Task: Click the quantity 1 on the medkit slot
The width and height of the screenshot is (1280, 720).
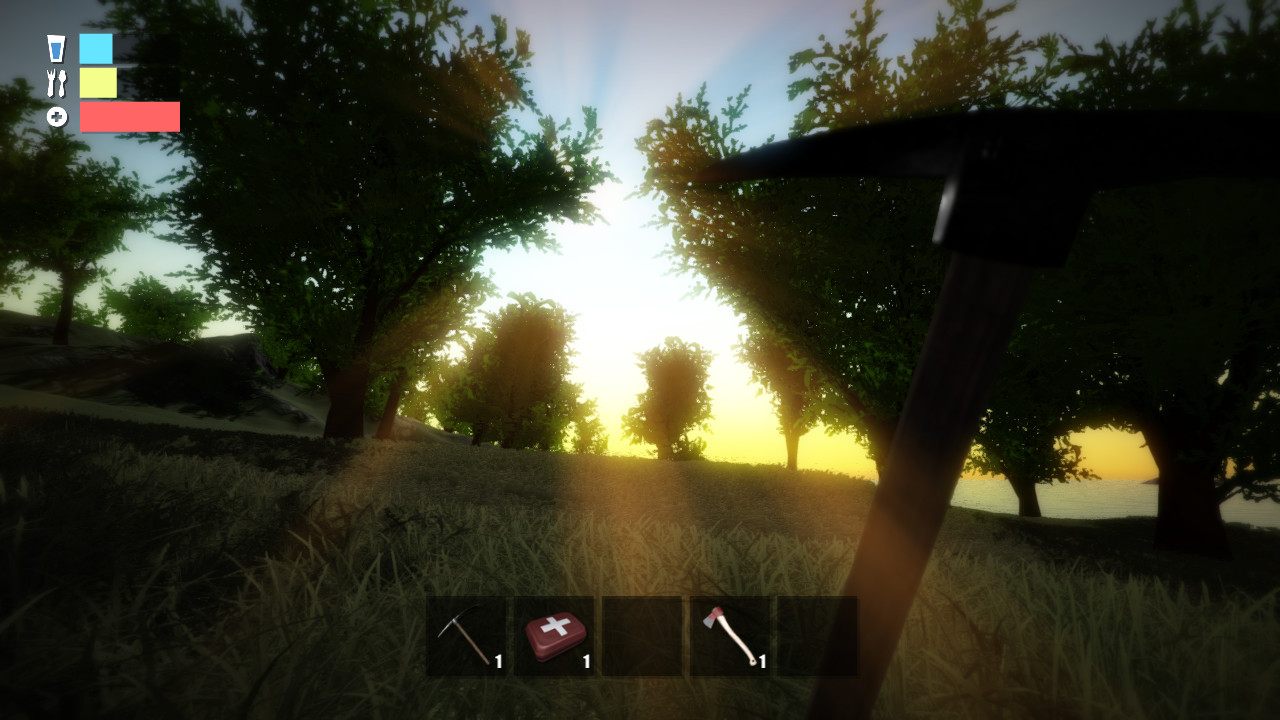Action: point(586,661)
